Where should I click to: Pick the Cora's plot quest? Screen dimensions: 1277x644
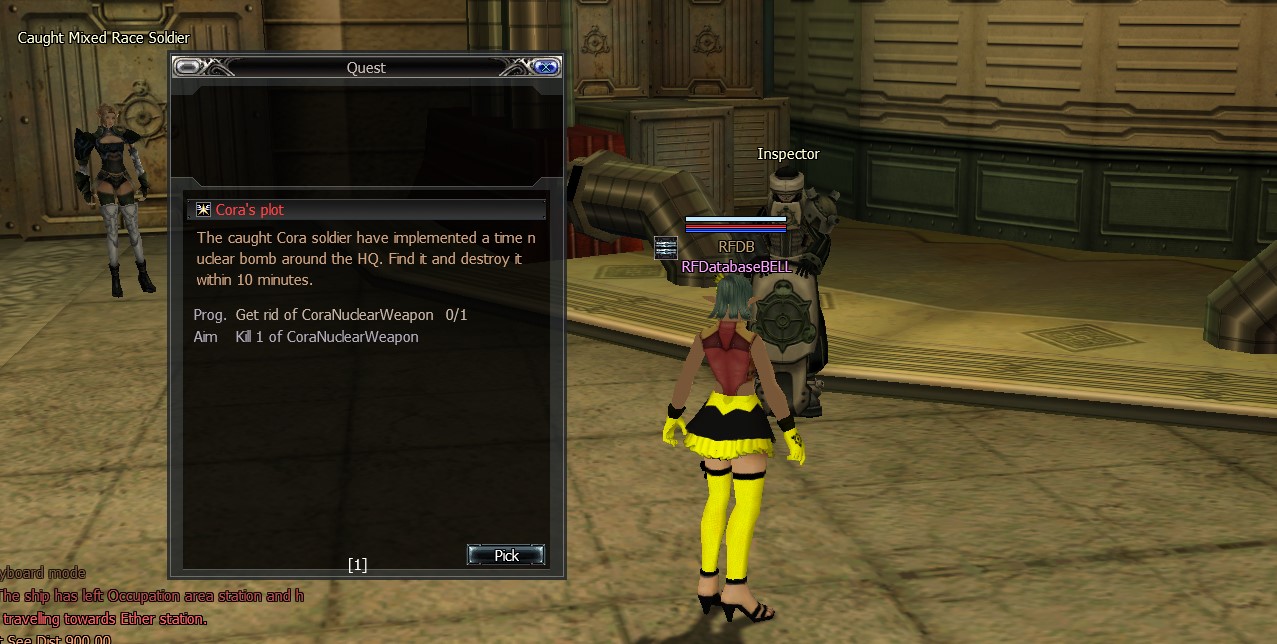pyautogui.click(x=506, y=555)
